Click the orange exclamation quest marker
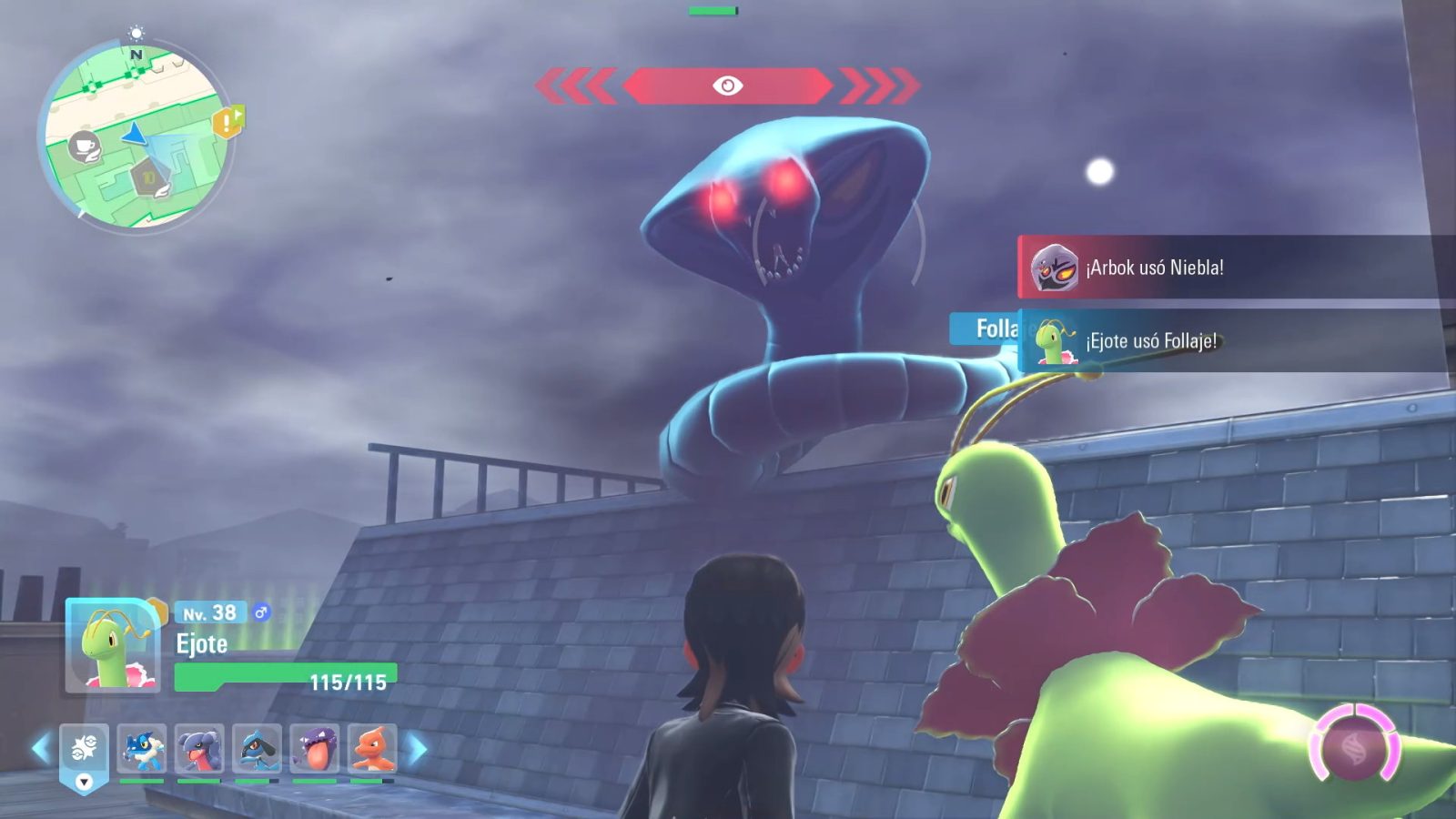 [227, 121]
